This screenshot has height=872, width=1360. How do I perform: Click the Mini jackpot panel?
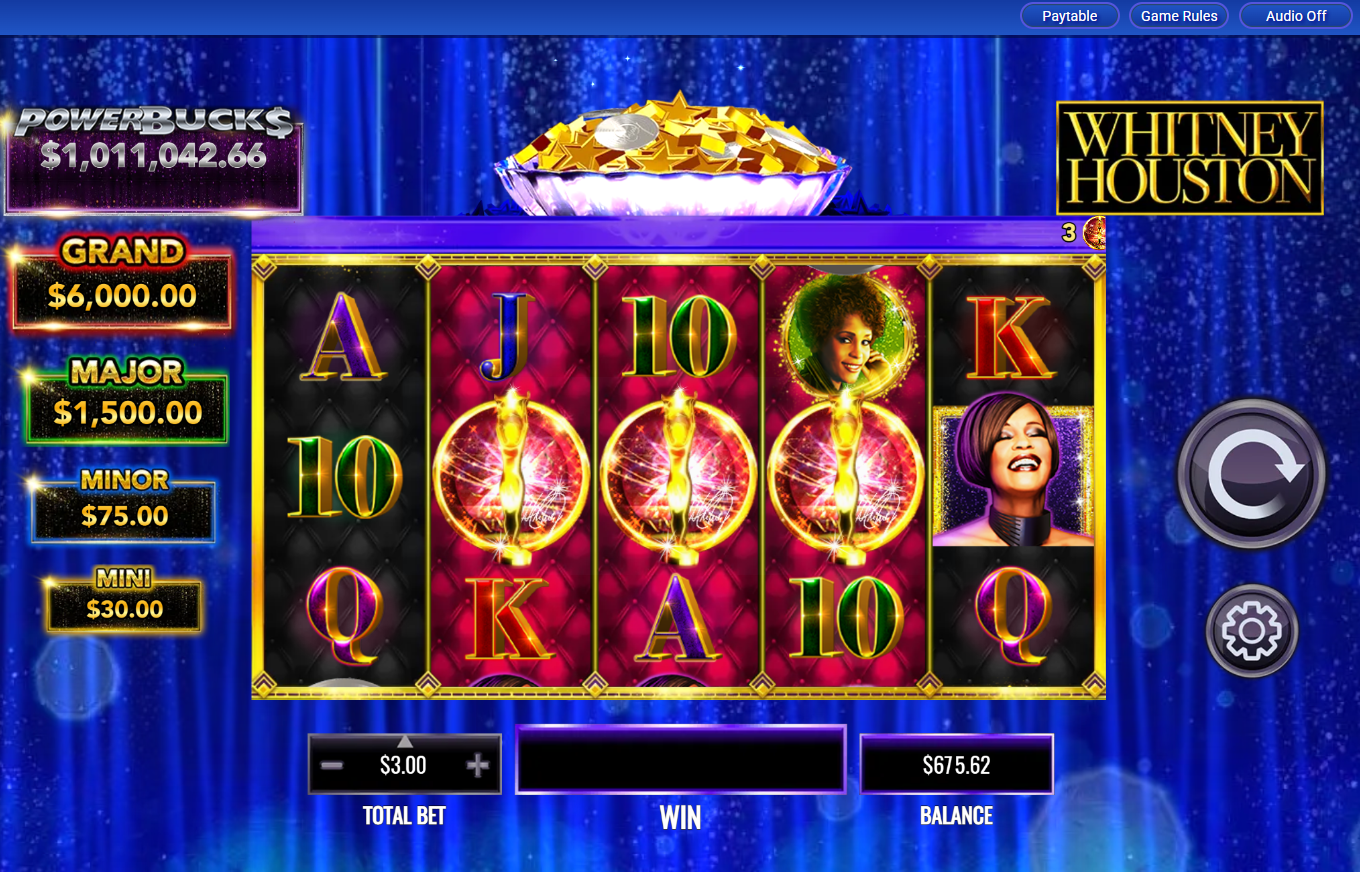click(122, 601)
